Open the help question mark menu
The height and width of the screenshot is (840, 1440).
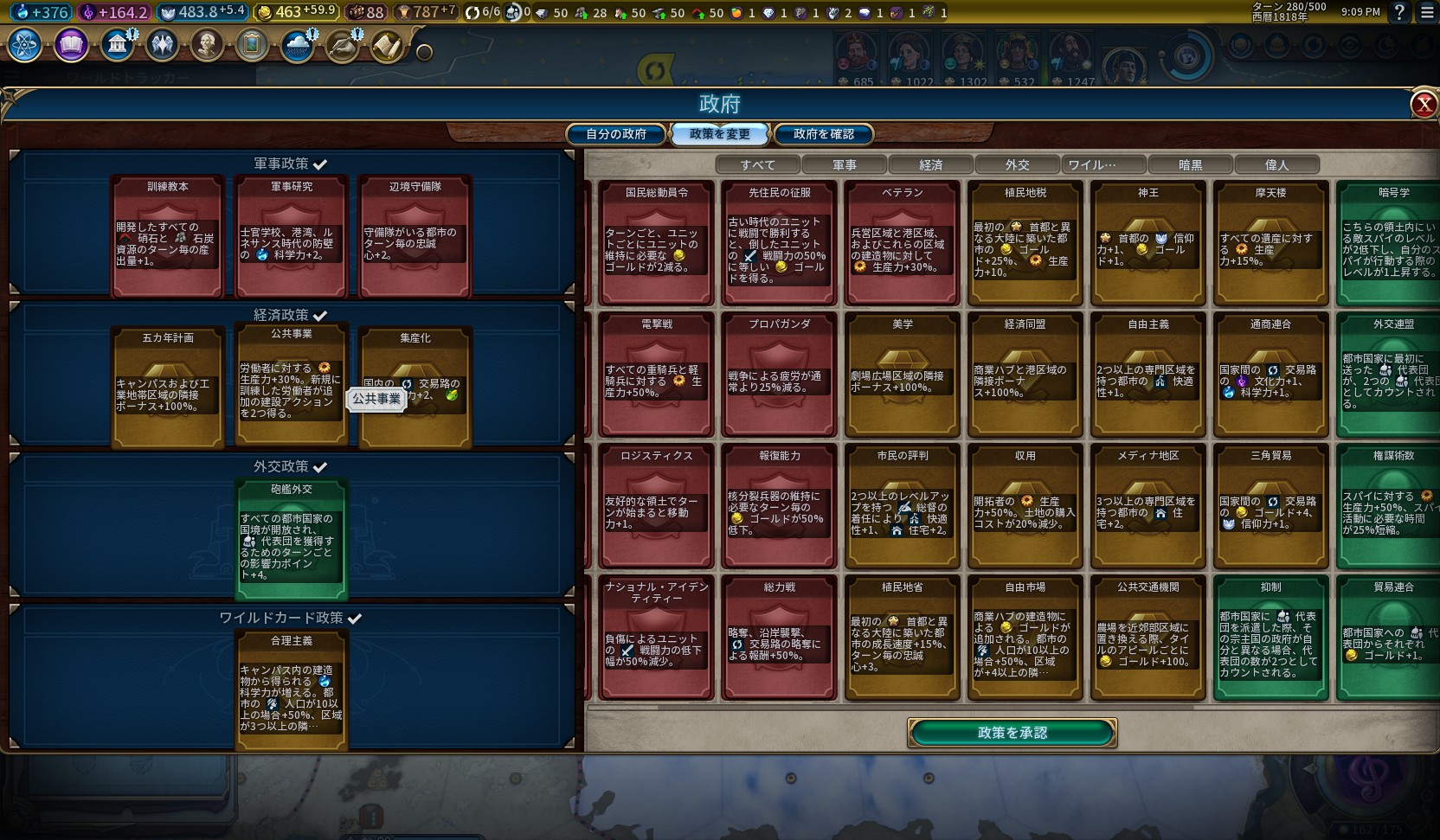click(1399, 12)
